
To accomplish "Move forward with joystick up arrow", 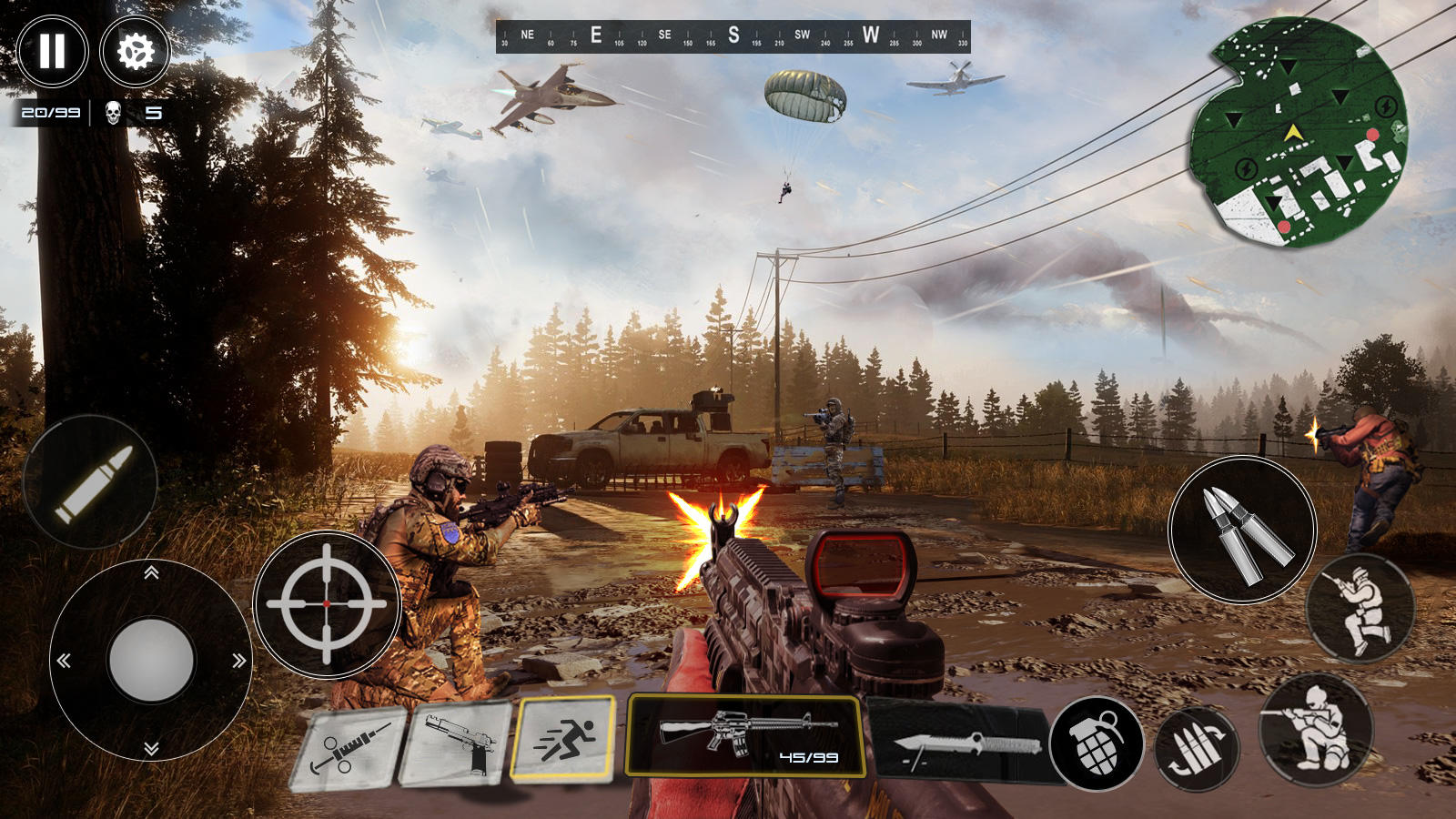I will [151, 572].
